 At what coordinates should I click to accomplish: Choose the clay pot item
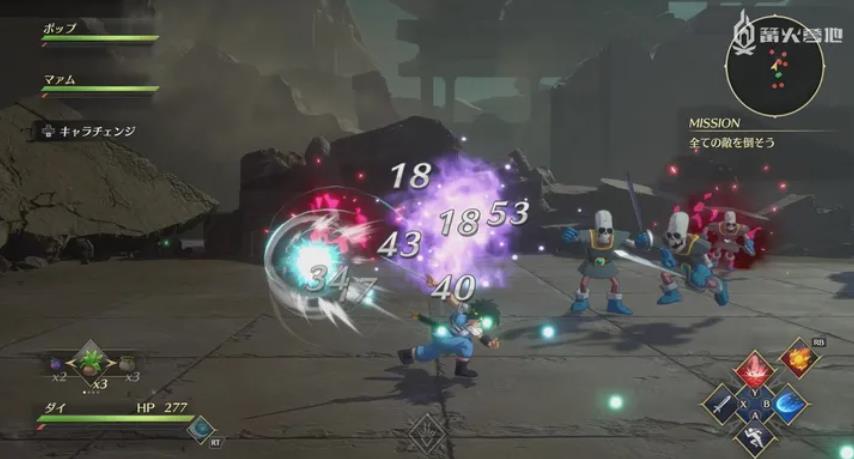point(127,362)
